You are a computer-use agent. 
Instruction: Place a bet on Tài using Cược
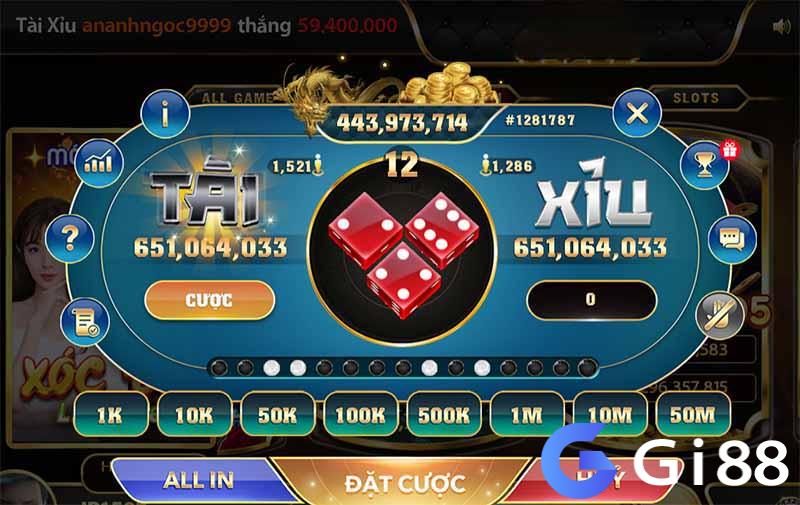(x=209, y=300)
